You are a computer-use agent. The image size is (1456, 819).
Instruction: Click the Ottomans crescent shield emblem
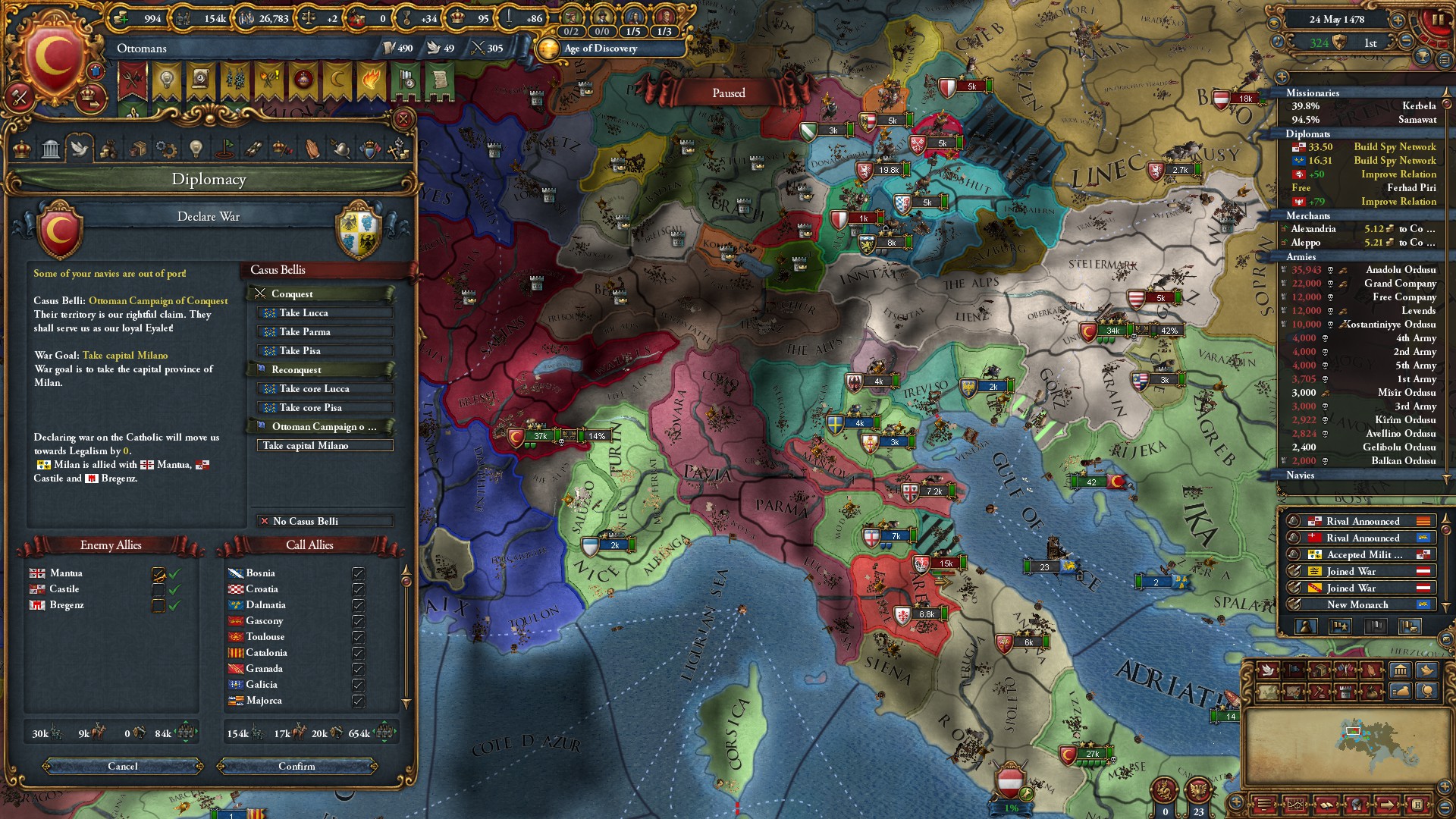pyautogui.click(x=54, y=57)
